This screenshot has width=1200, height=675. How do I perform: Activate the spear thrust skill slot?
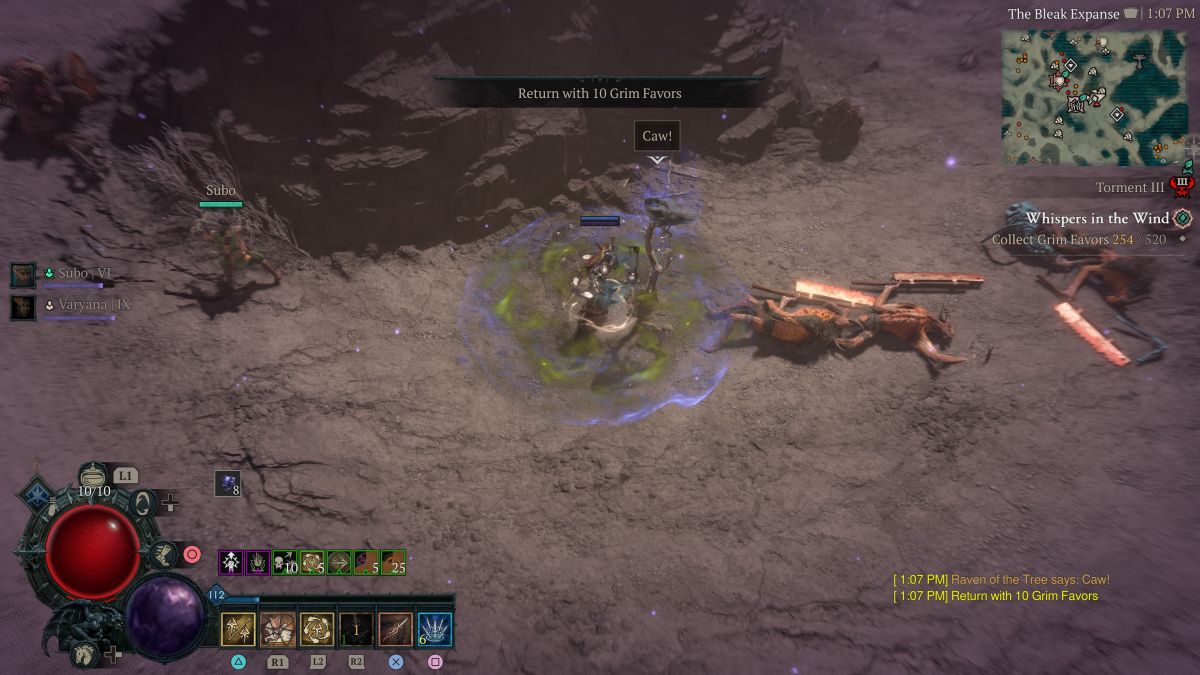[395, 630]
